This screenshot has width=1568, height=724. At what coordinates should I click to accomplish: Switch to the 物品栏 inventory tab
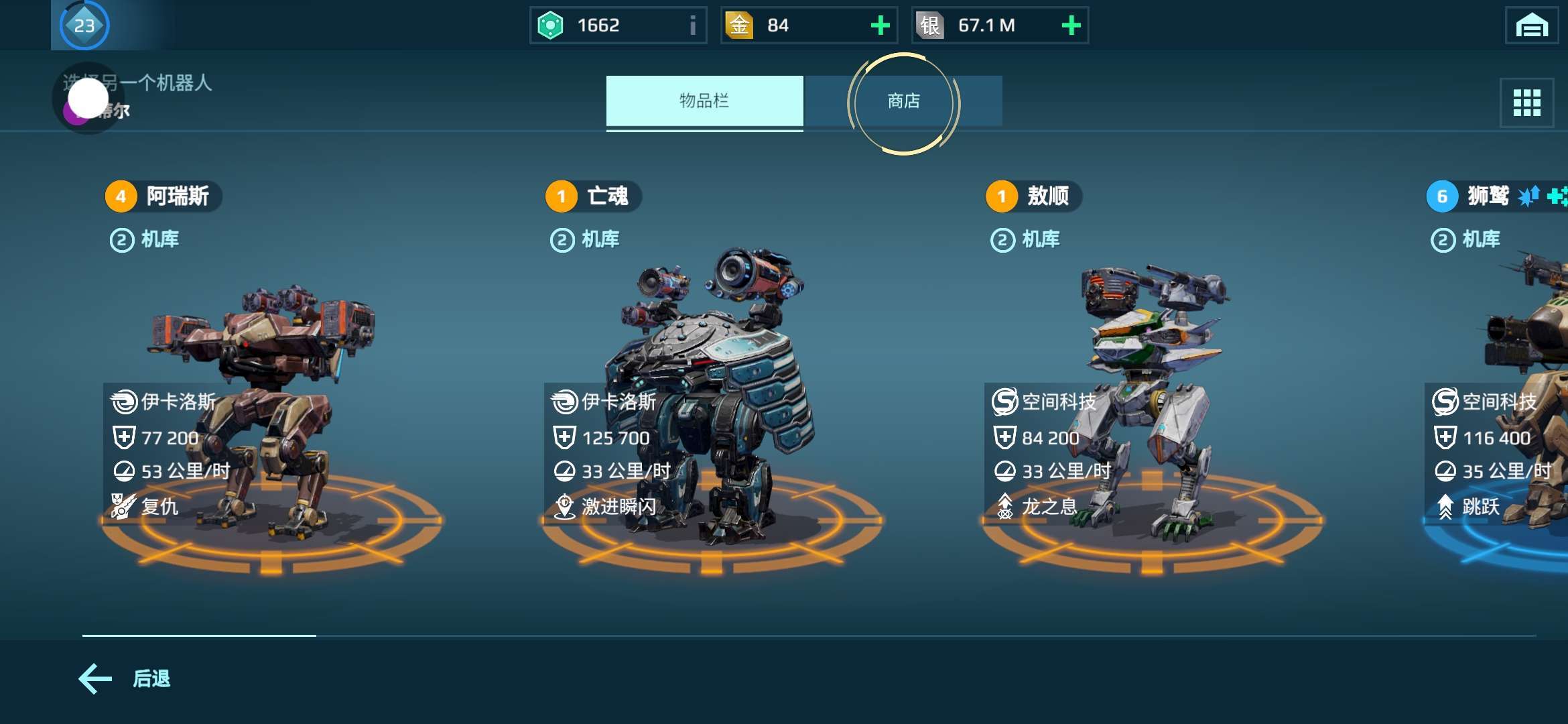(x=704, y=101)
